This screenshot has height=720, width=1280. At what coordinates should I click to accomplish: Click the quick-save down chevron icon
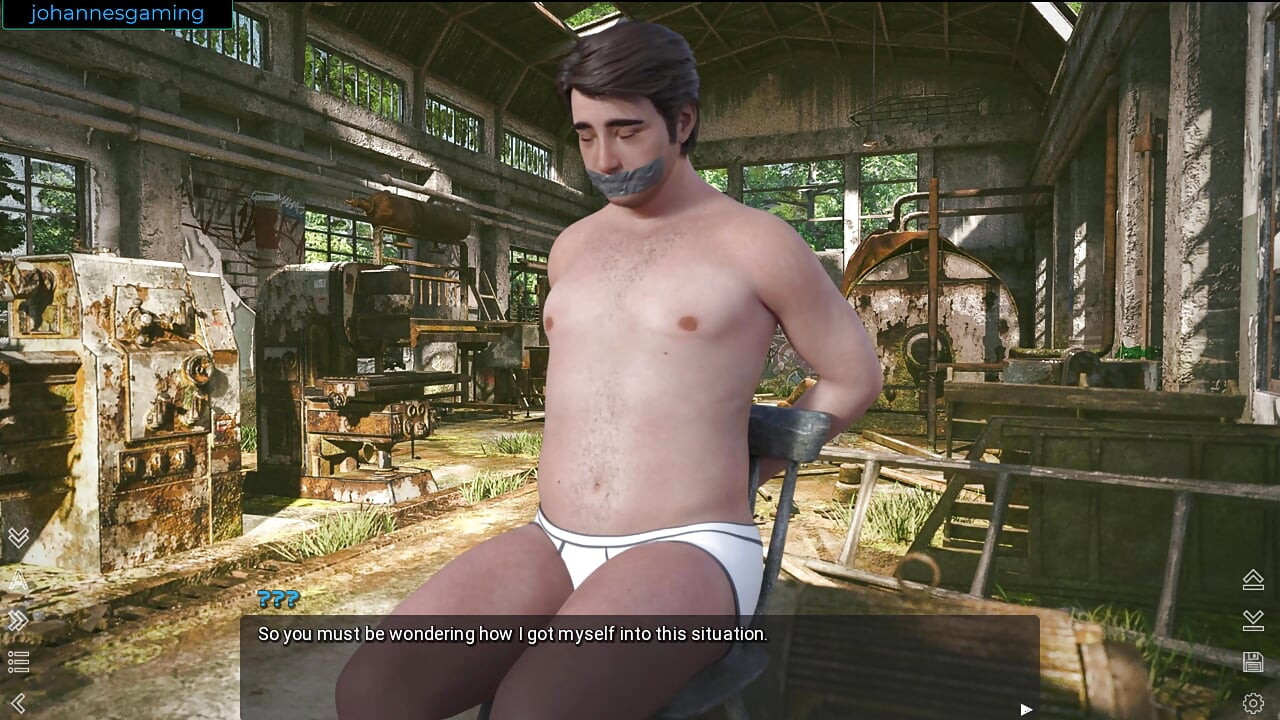(x=1253, y=621)
